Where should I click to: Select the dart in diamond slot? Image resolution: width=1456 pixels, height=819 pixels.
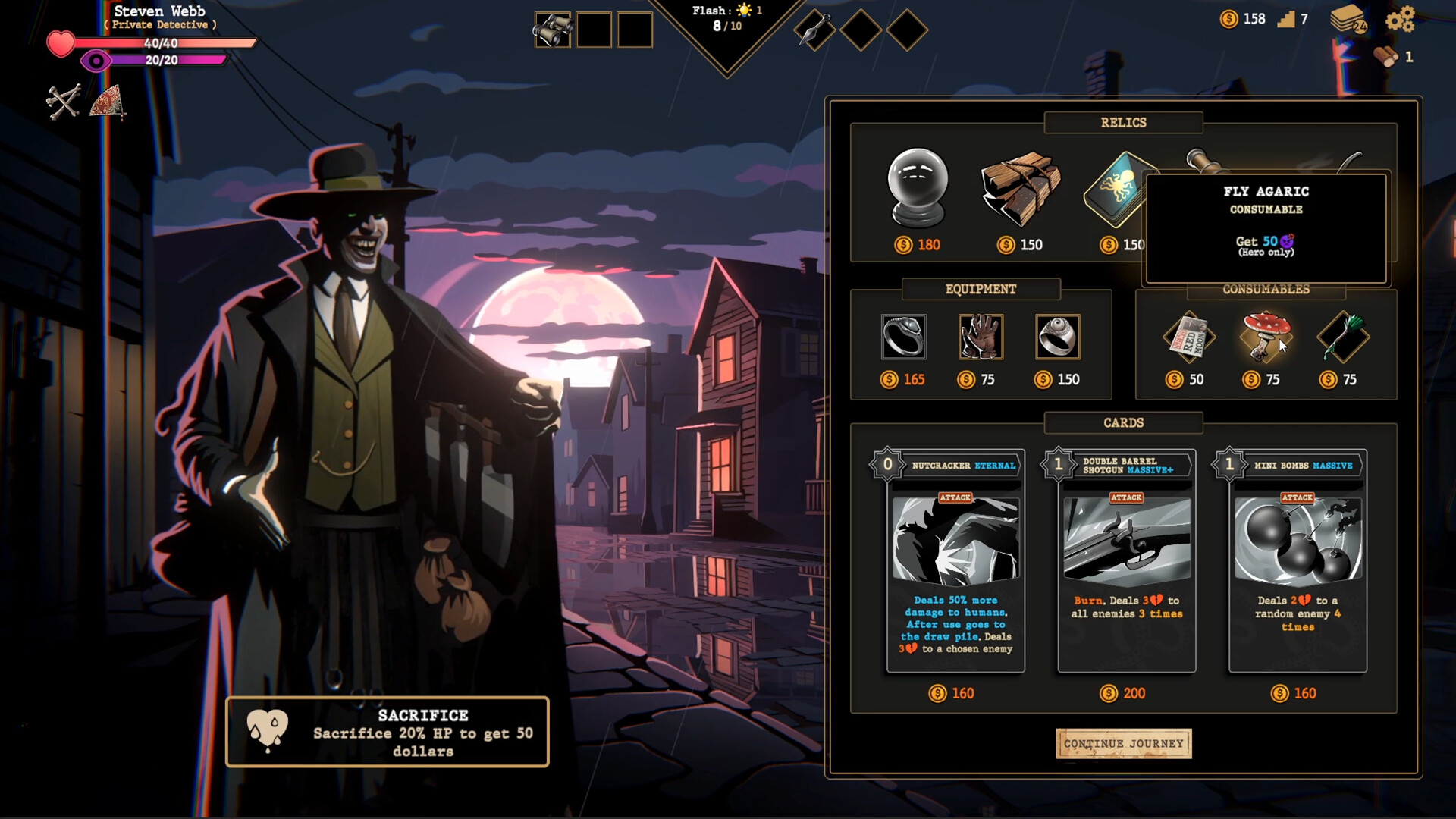coord(814,30)
